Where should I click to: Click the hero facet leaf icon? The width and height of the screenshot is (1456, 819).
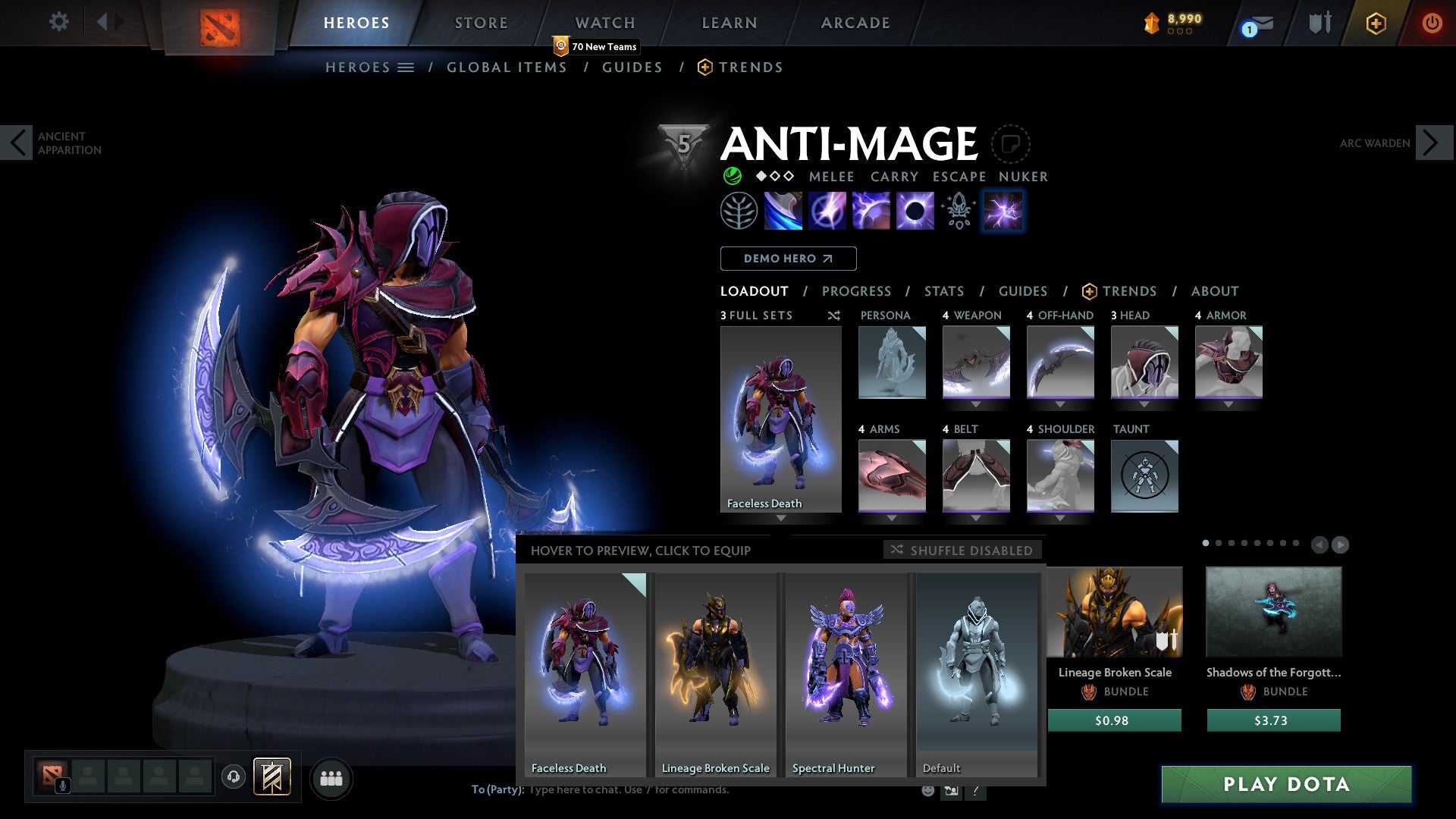[739, 210]
